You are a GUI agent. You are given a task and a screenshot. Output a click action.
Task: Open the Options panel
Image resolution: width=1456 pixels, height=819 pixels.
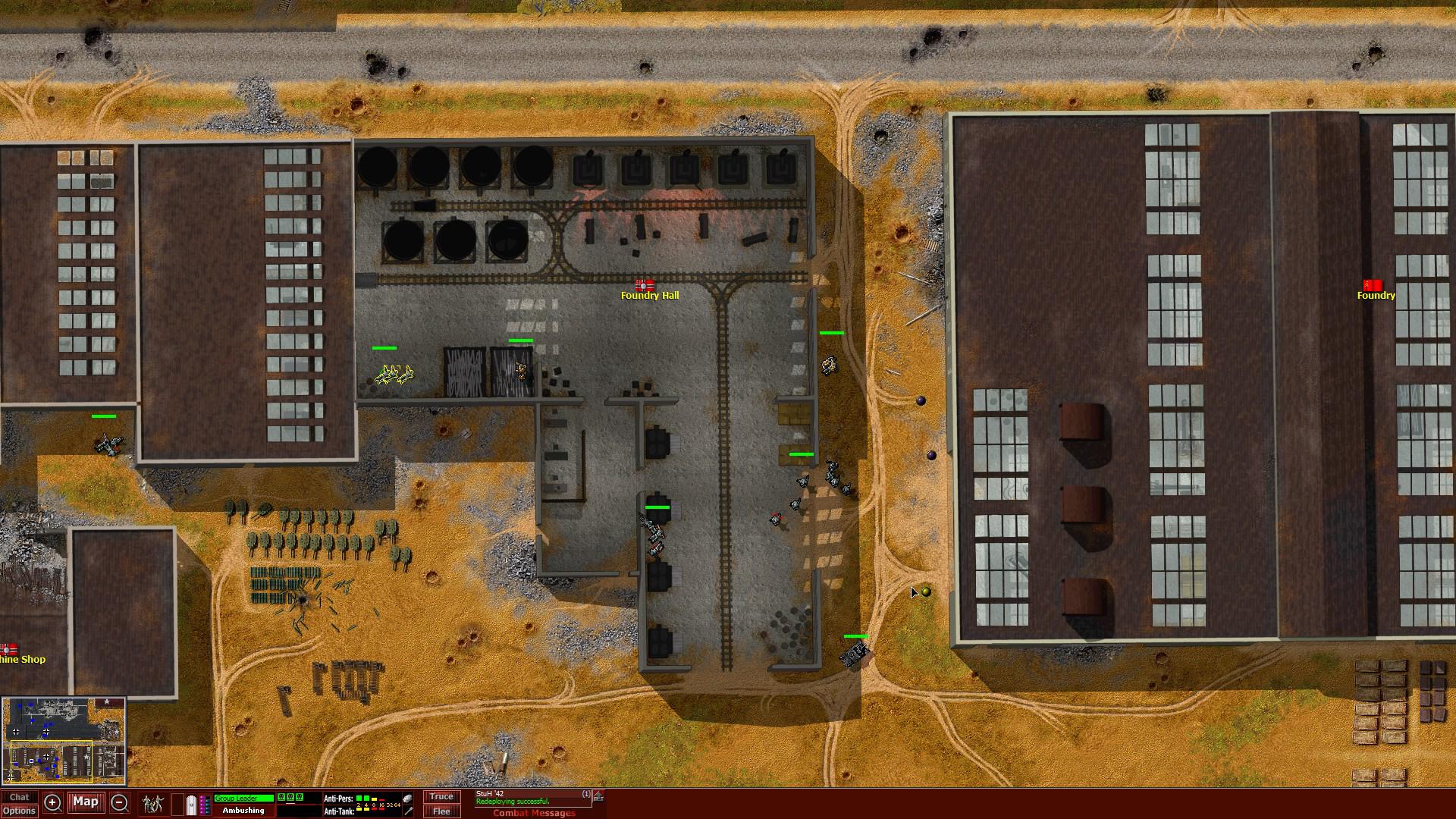point(20,811)
